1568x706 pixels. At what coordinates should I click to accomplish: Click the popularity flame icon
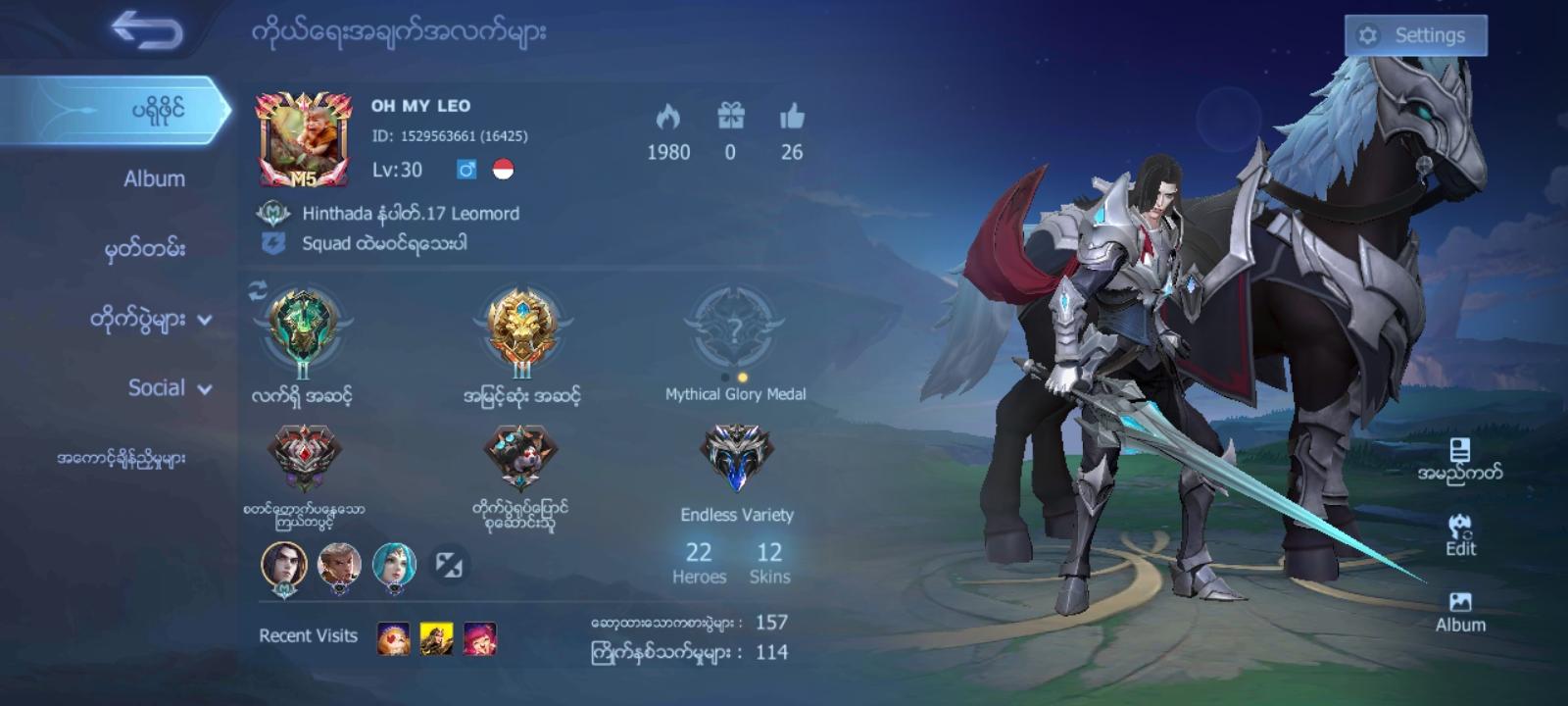point(669,118)
